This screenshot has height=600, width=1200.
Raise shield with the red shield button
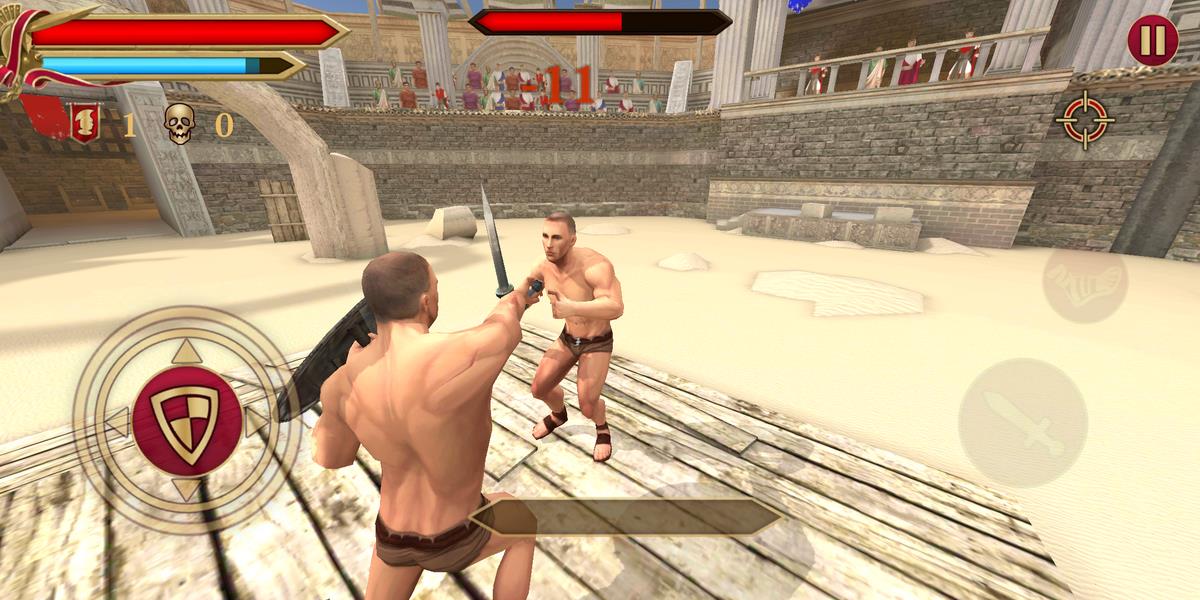(x=186, y=420)
